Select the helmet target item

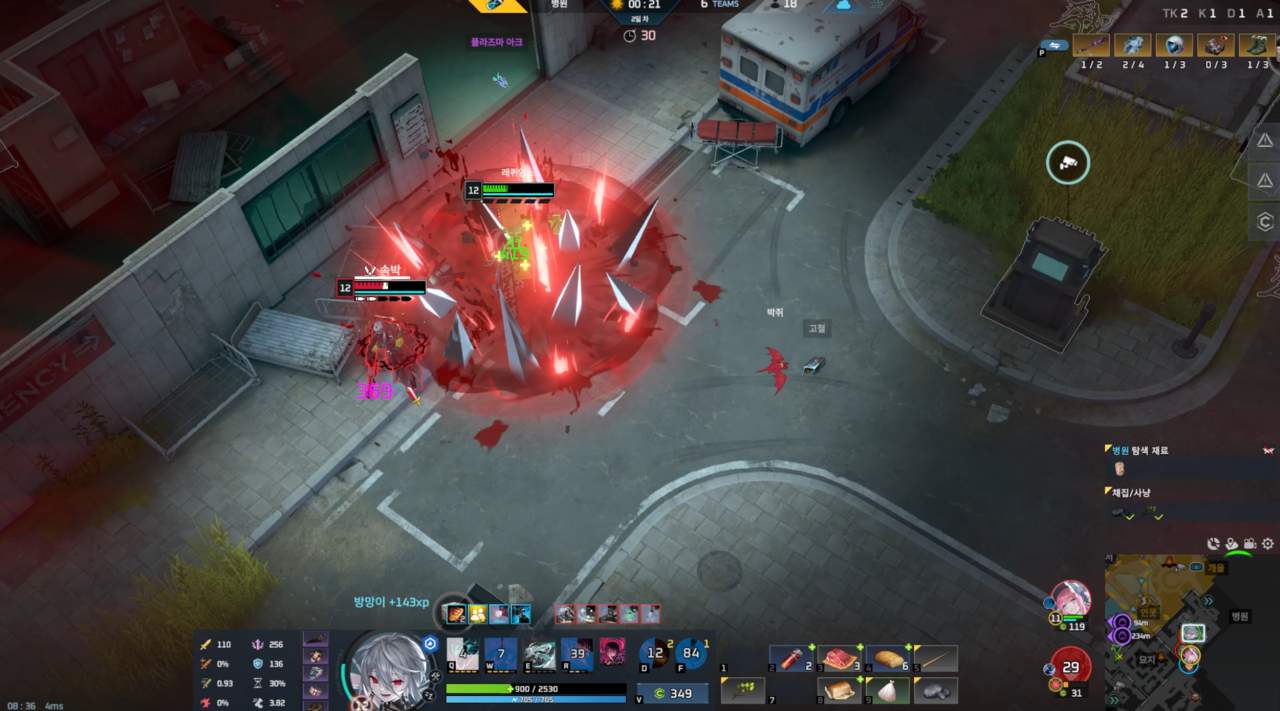tap(1174, 45)
